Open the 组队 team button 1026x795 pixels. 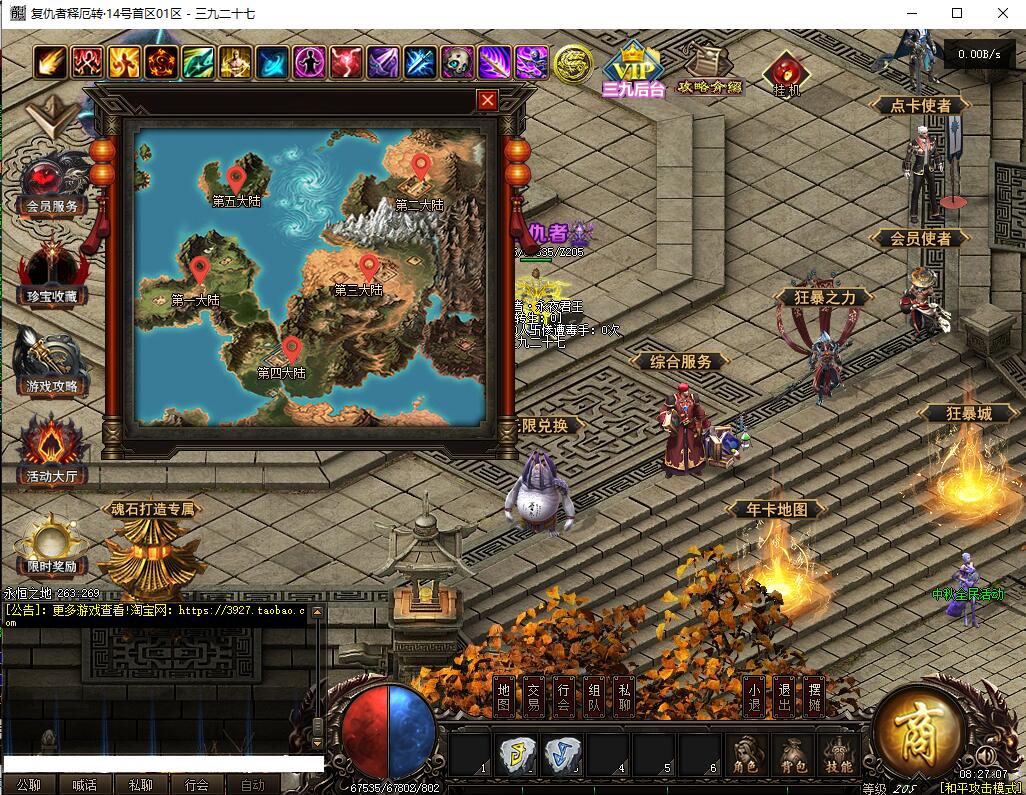(x=594, y=697)
